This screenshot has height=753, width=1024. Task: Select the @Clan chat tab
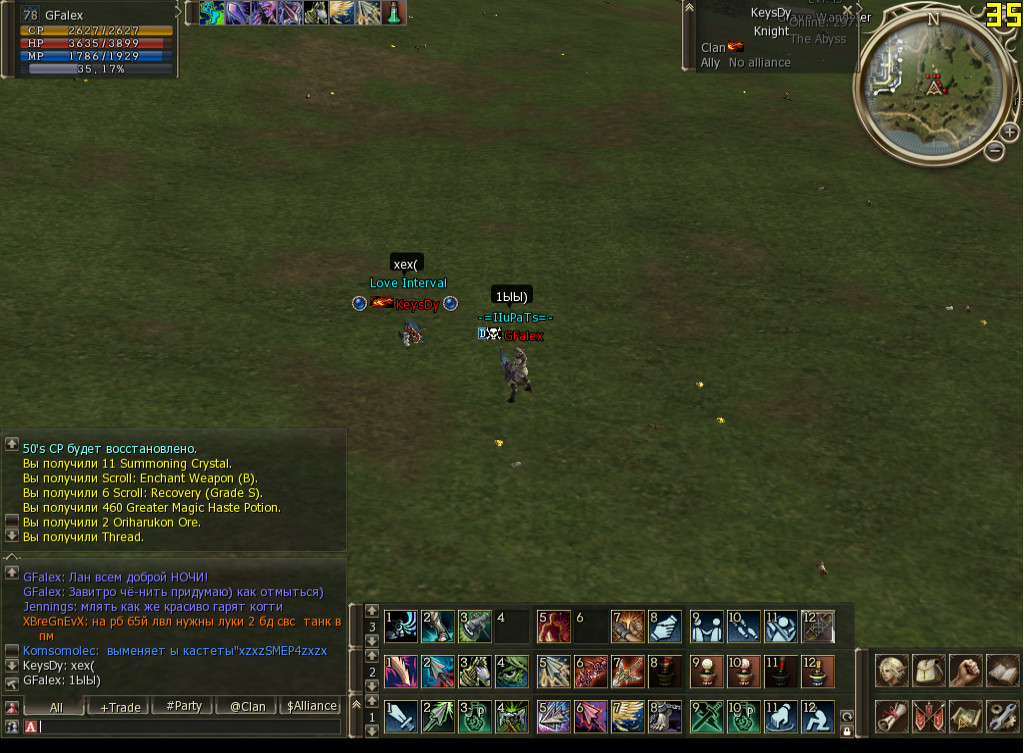(x=248, y=706)
